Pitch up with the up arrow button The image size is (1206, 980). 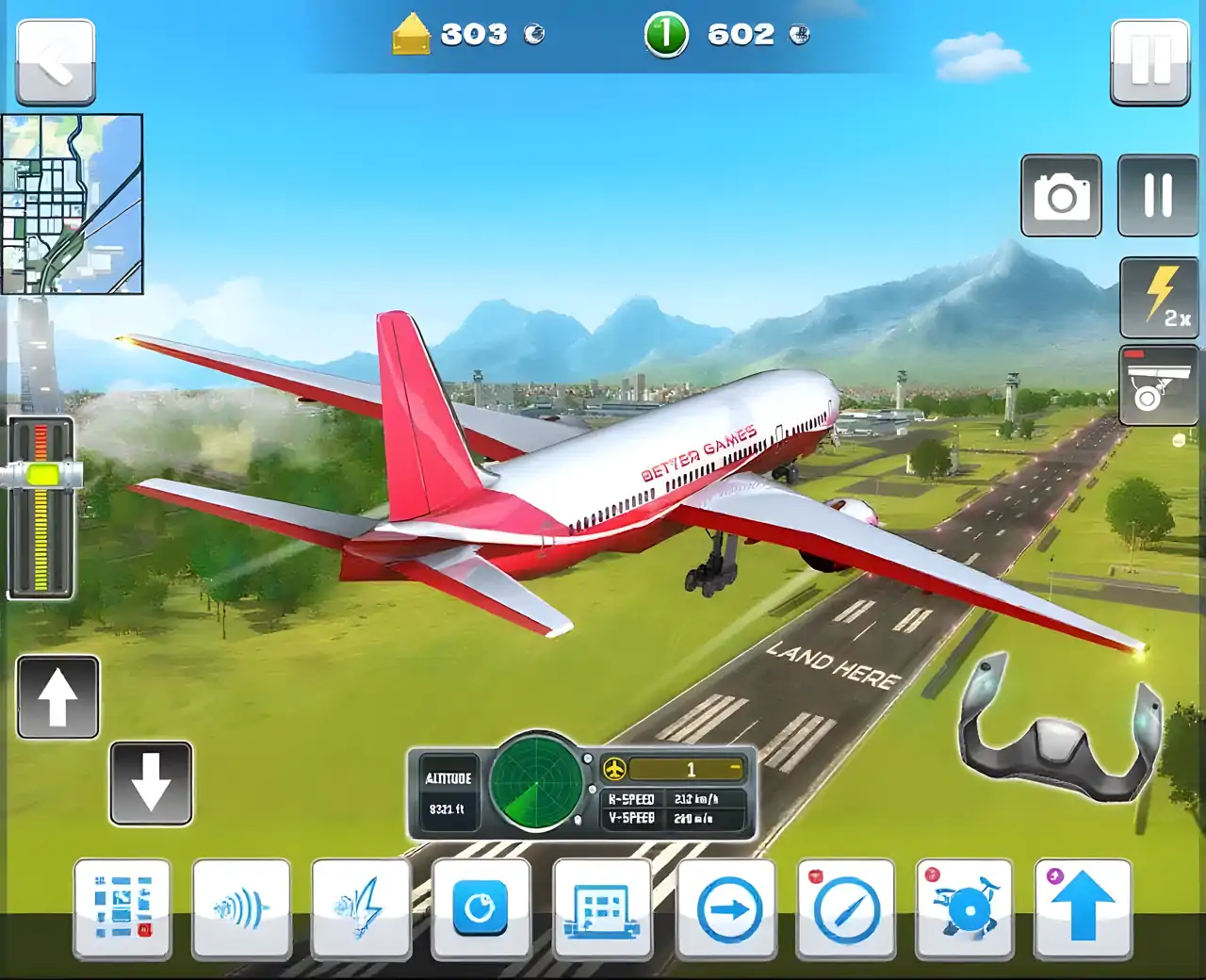pos(57,697)
